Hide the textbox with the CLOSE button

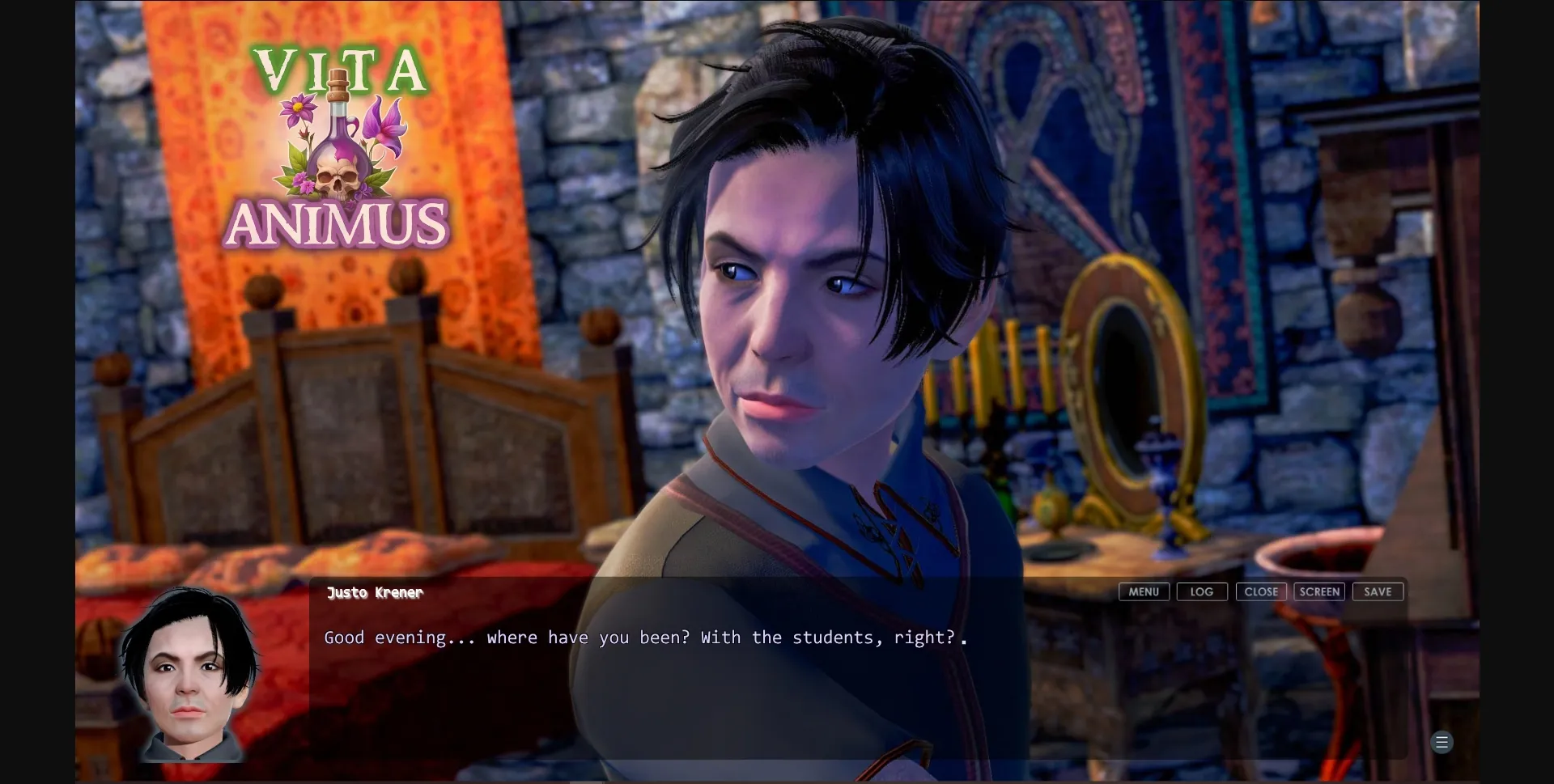pos(1260,591)
